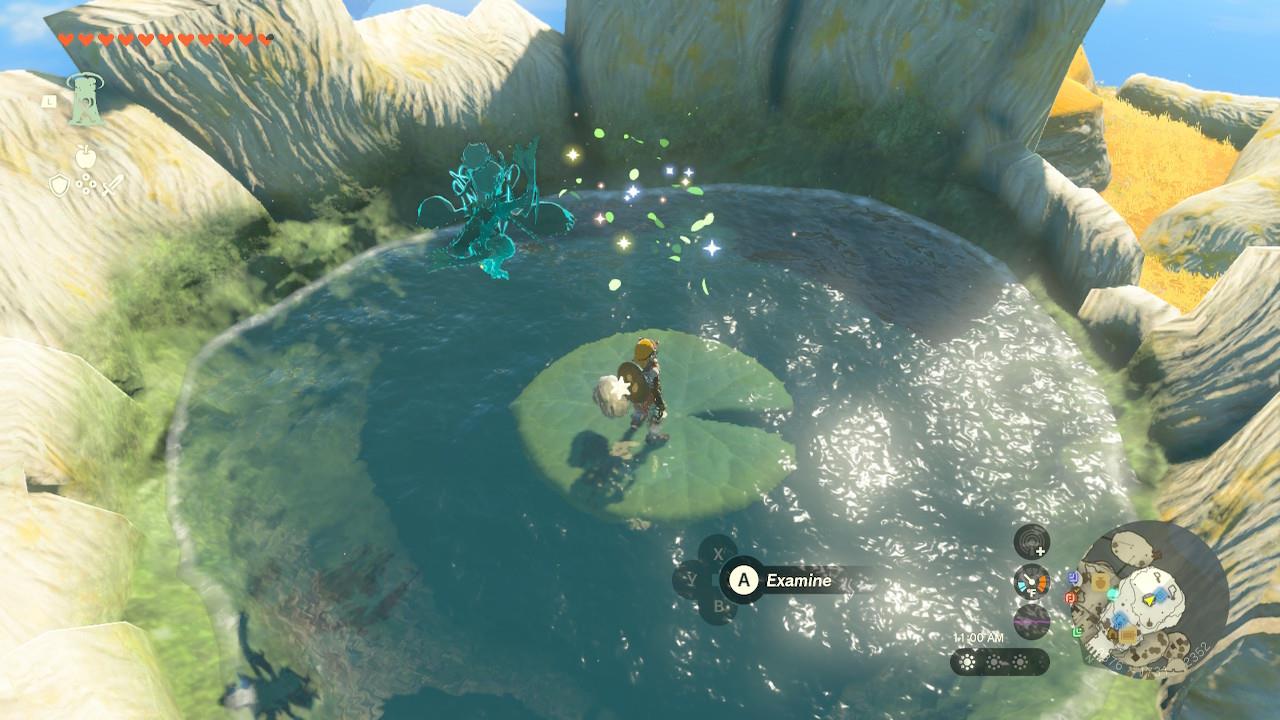Click the Sensor+ radar icon

[x=1031, y=543]
